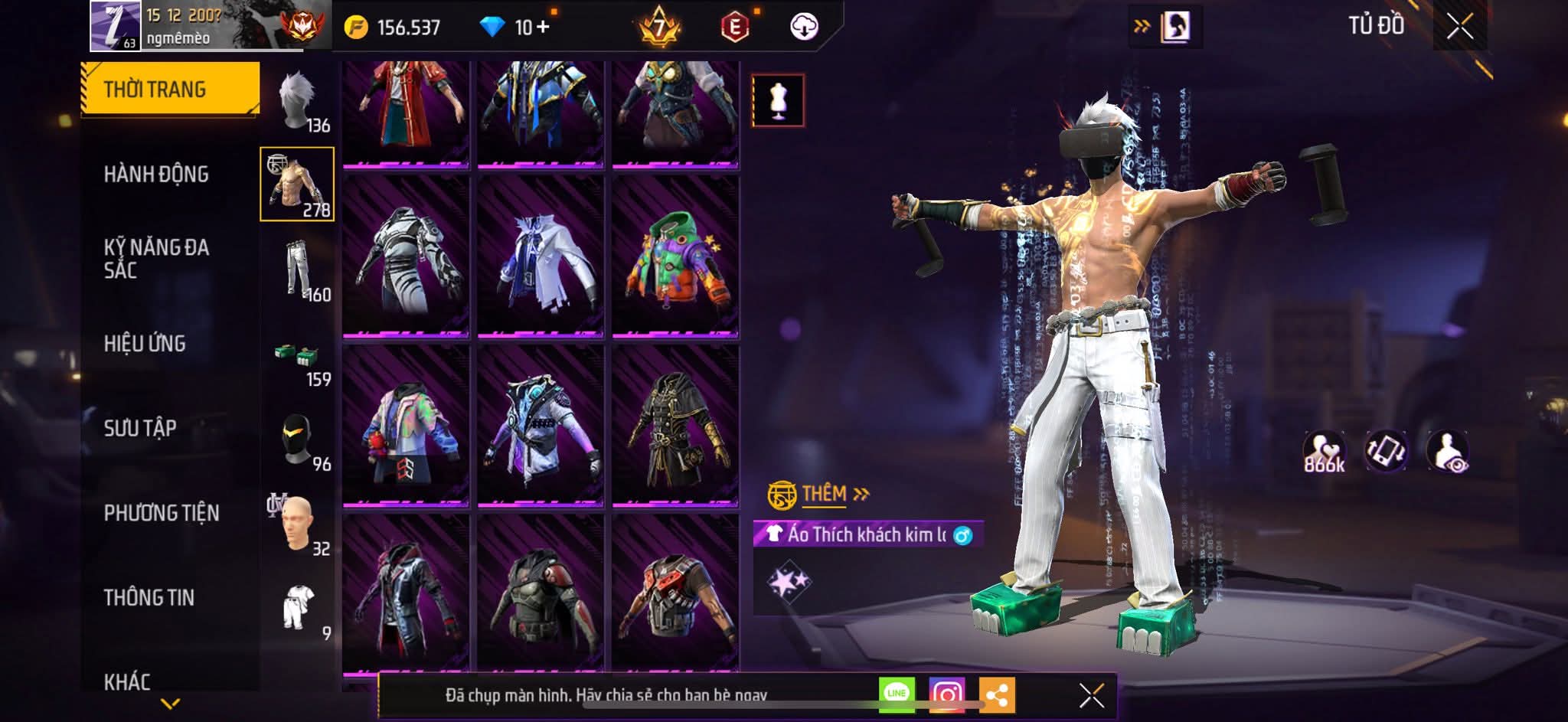Open the THÔNG TIN menu entry
The image size is (1568, 722).
[x=149, y=597]
